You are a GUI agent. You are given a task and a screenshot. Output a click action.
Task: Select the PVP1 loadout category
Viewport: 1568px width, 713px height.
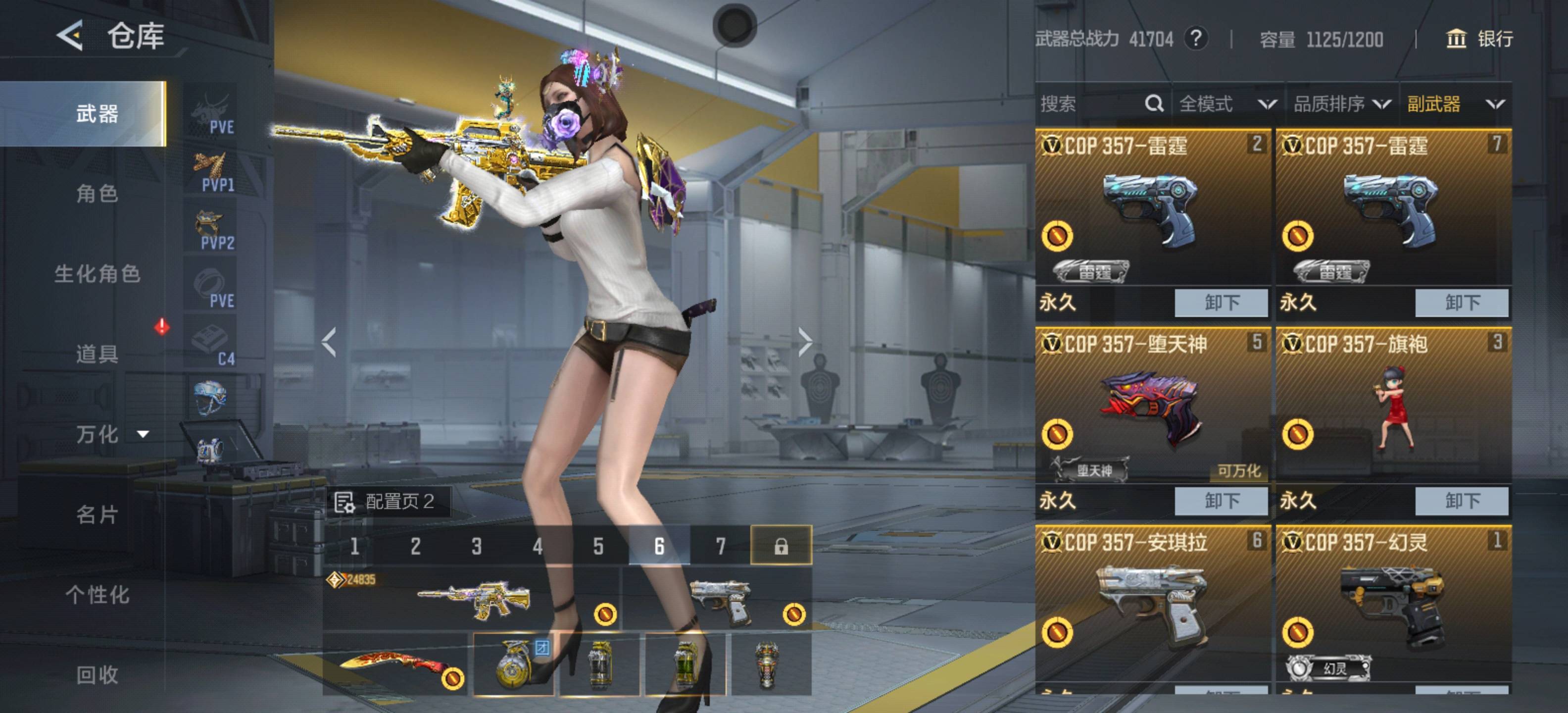pos(211,172)
